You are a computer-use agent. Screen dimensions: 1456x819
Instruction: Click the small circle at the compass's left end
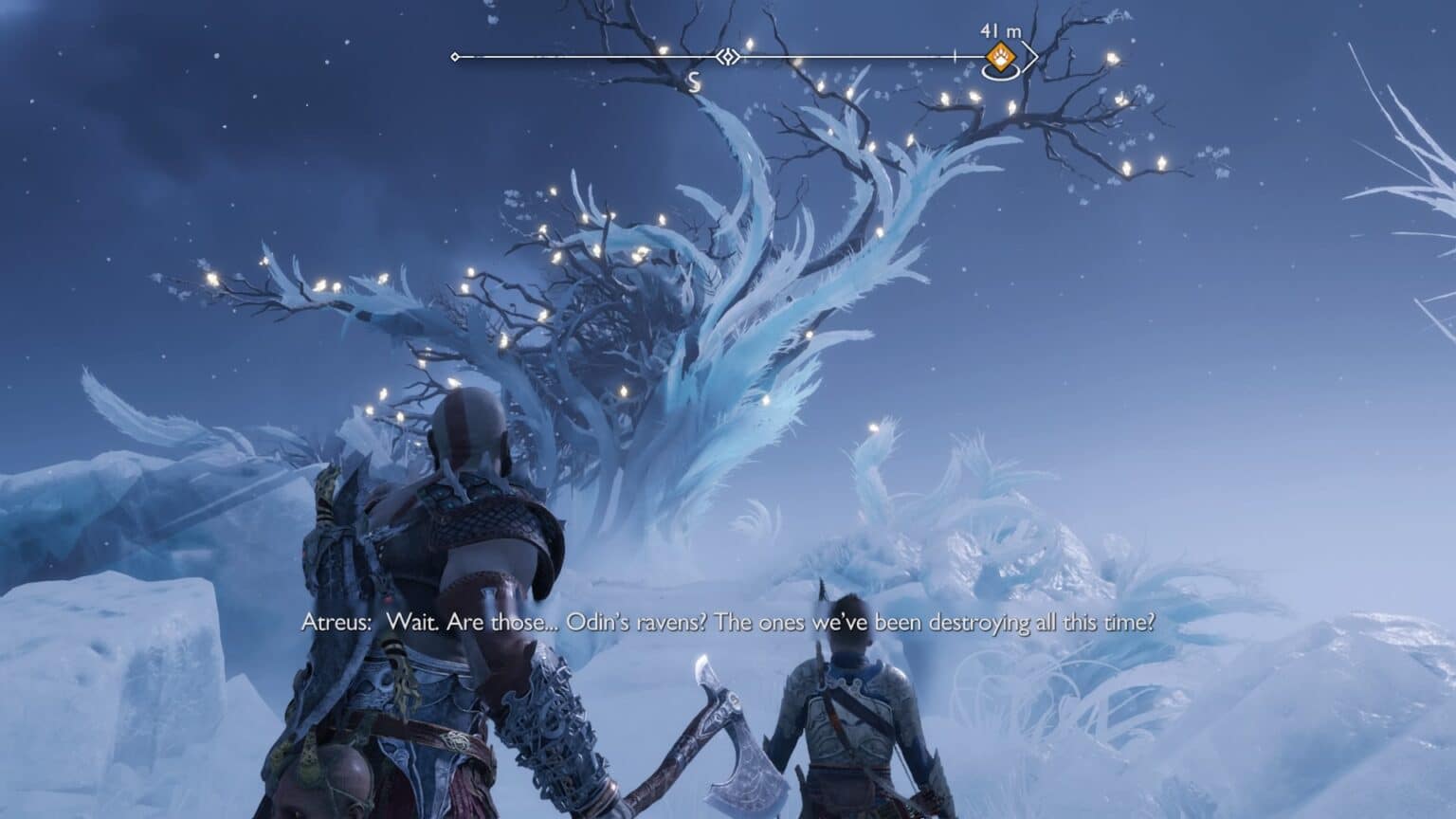[455, 57]
